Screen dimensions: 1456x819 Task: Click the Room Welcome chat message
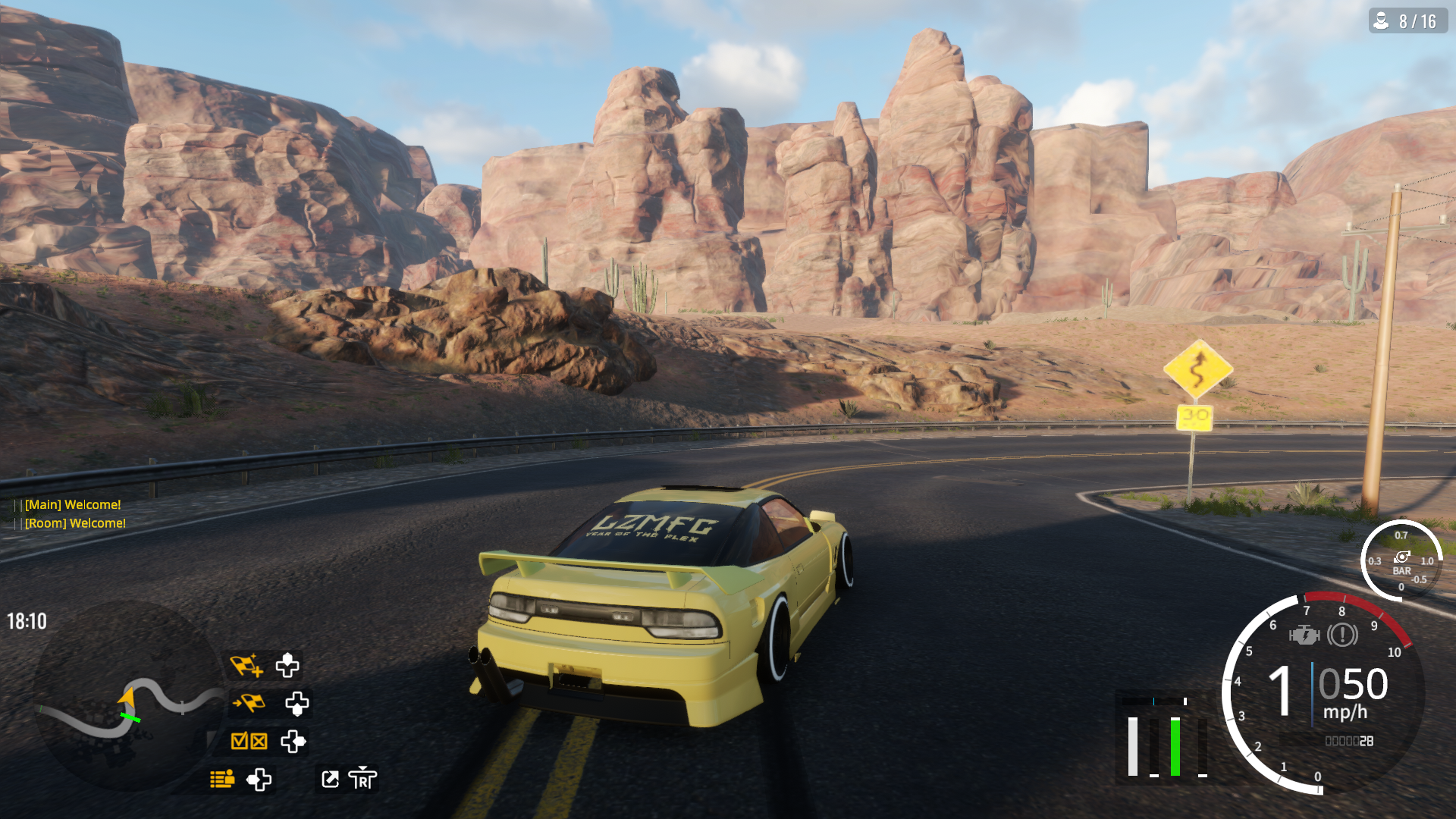tap(75, 523)
